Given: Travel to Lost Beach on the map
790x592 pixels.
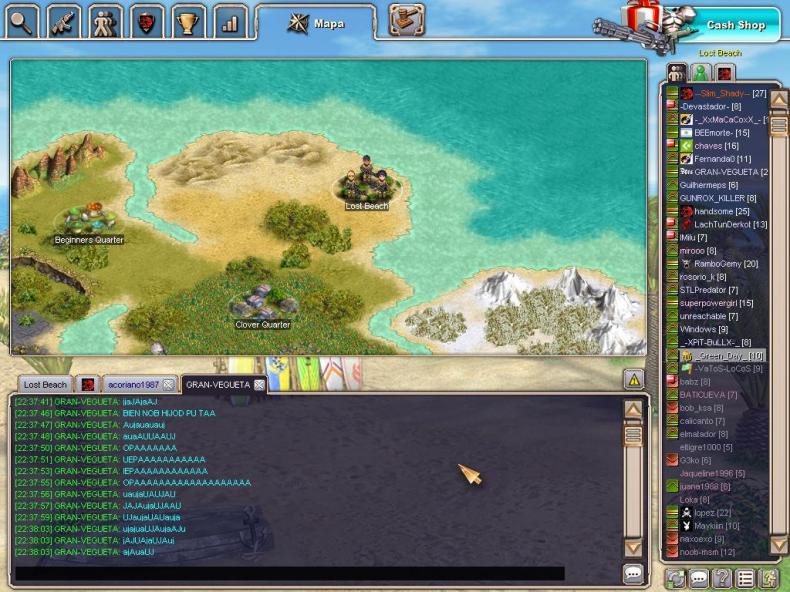Looking at the screenshot, I should [x=367, y=185].
